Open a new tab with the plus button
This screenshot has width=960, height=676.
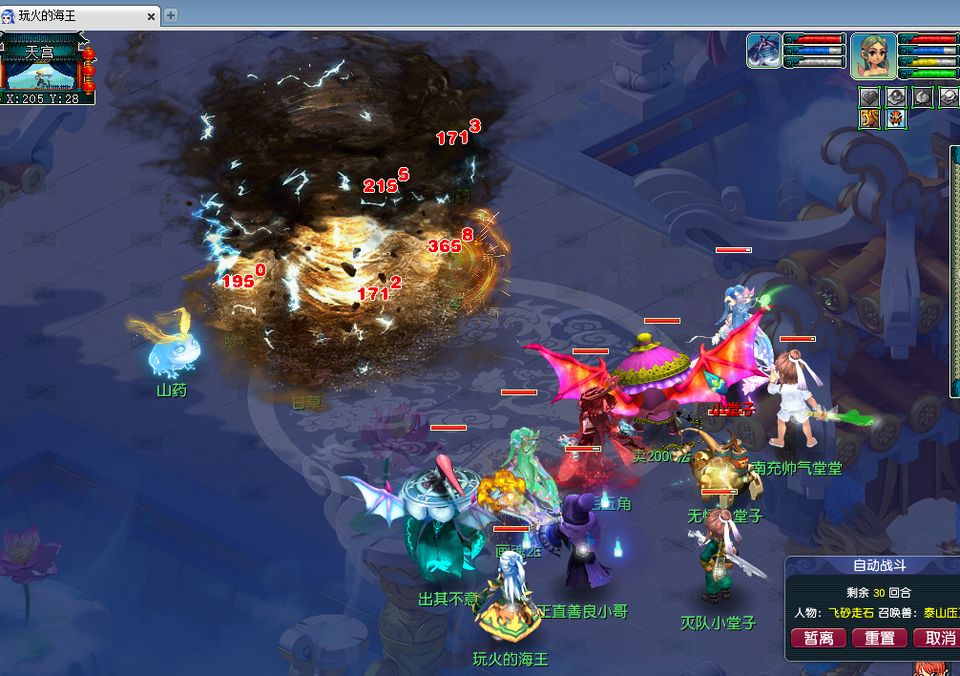171,15
